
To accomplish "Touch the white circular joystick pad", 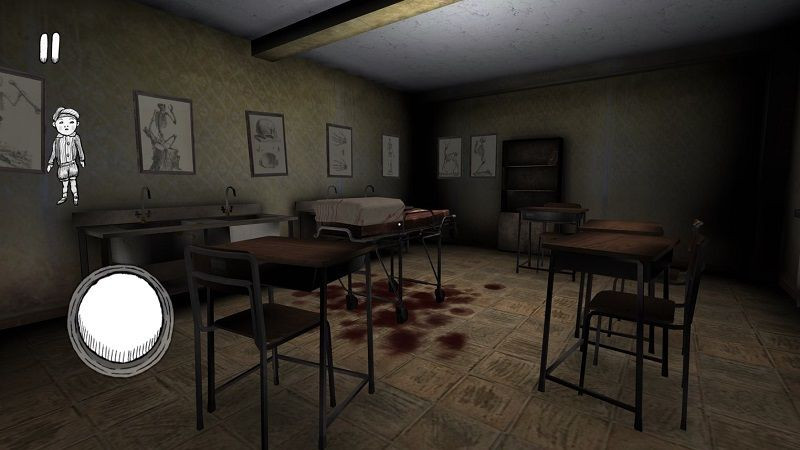I will point(120,317).
